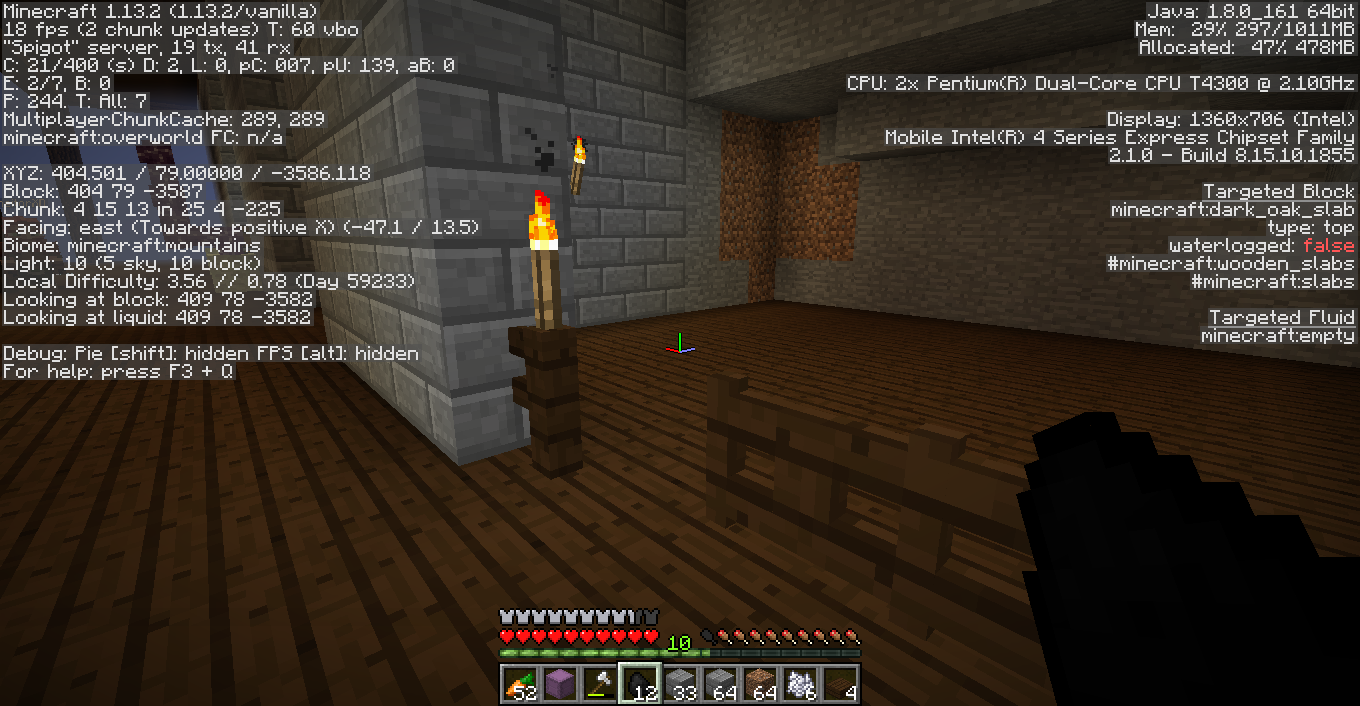
Task: Select the coal stack of 12
Action: tap(640, 684)
